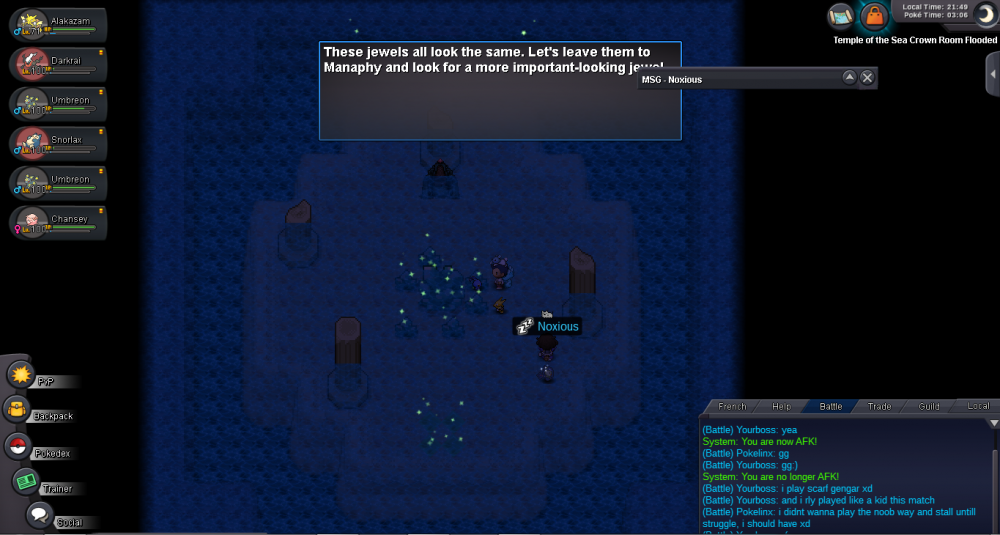Select Alakazam in the party list
The width and height of the screenshot is (1000, 535).
pyautogui.click(x=57, y=27)
